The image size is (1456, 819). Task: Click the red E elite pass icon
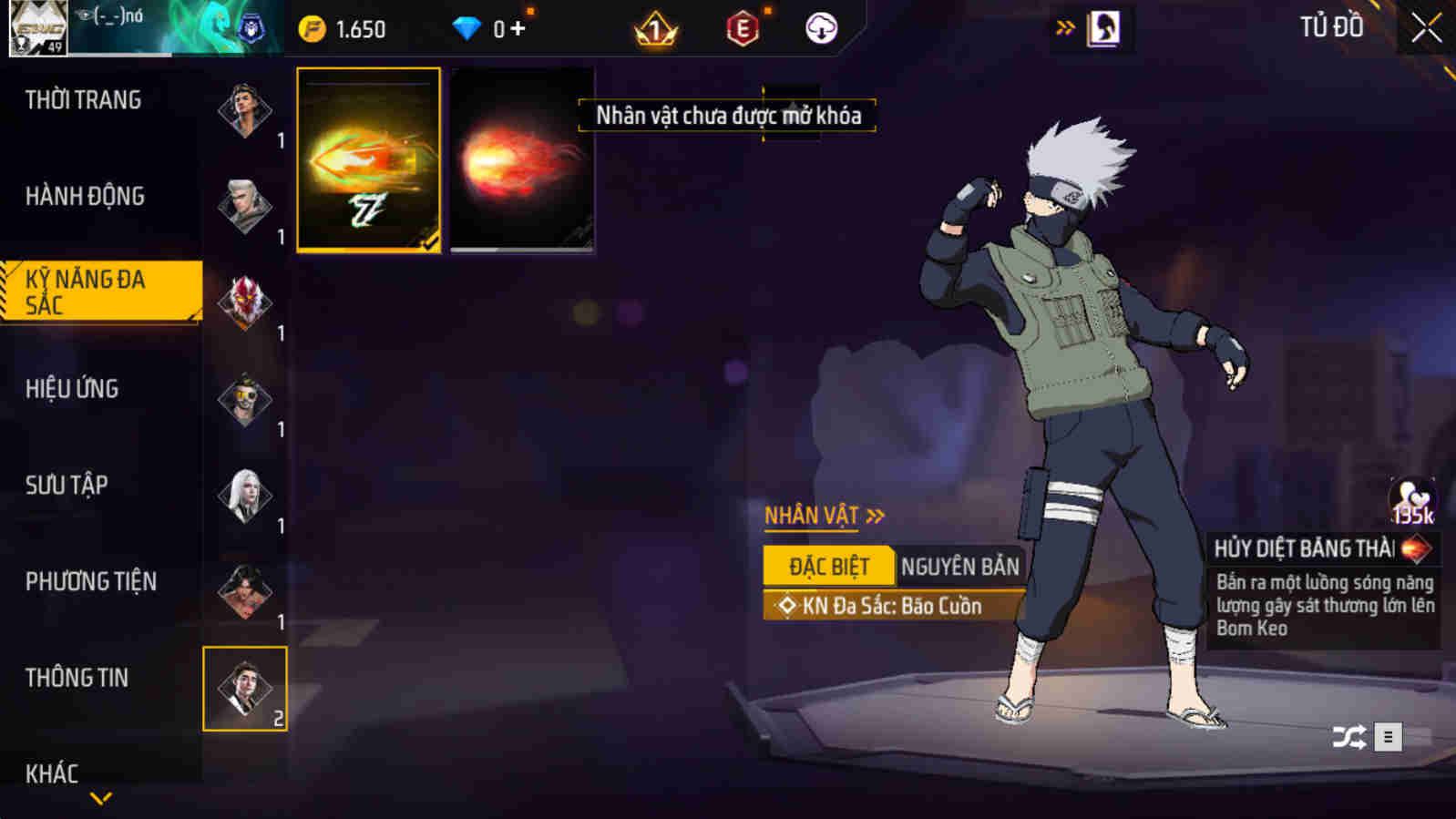(x=743, y=27)
